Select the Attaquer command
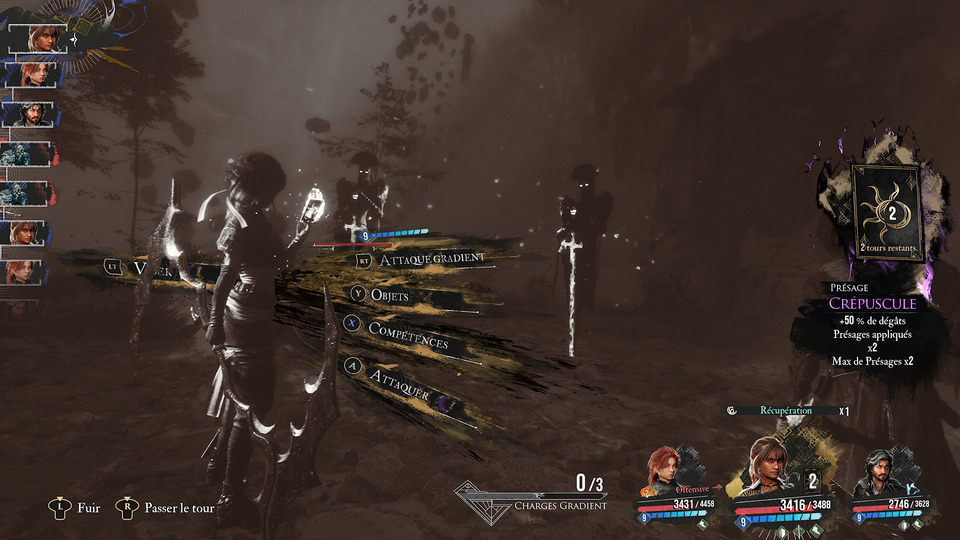 [x=399, y=378]
